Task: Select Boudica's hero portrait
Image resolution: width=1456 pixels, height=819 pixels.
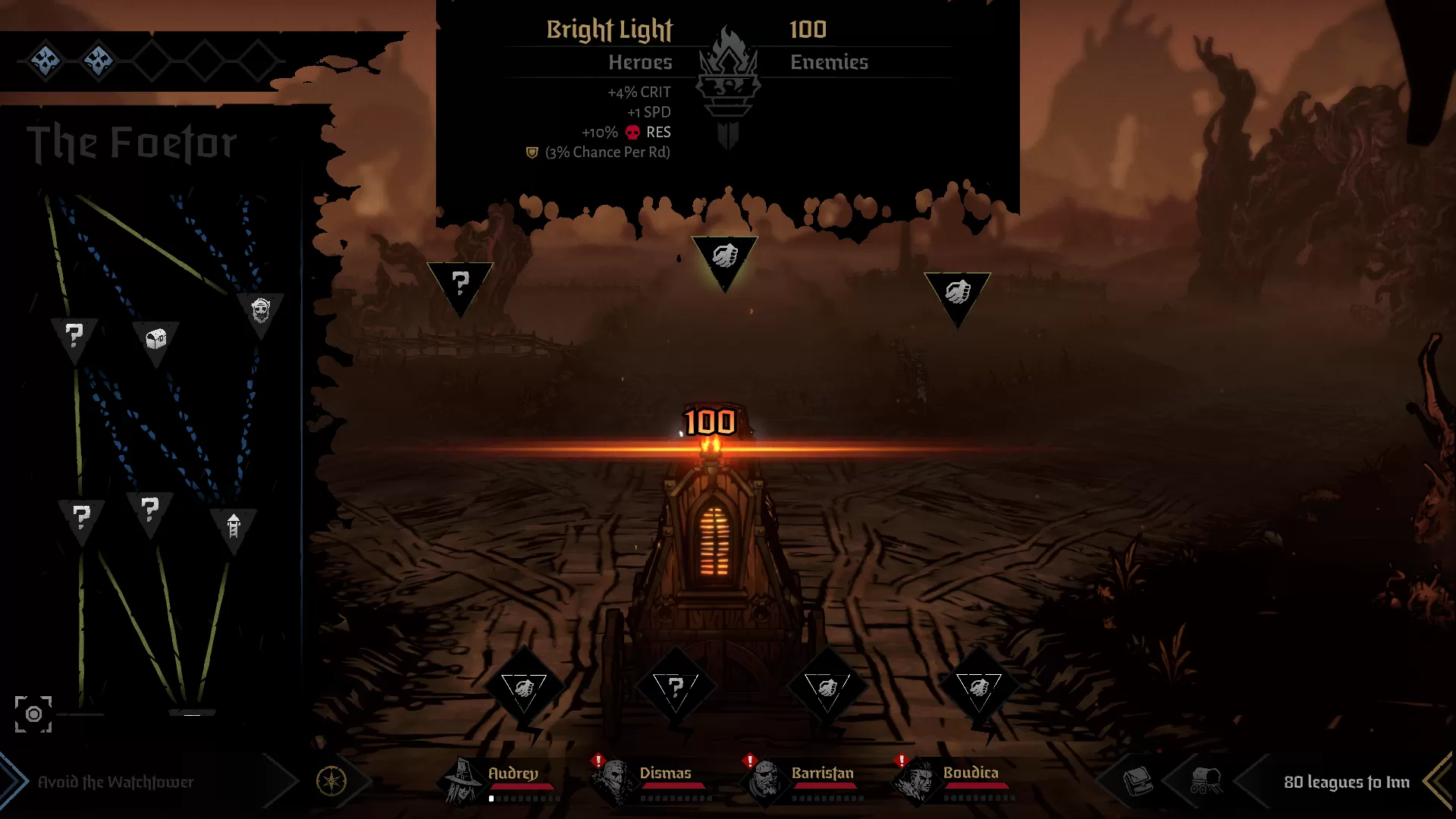Action: (916, 780)
